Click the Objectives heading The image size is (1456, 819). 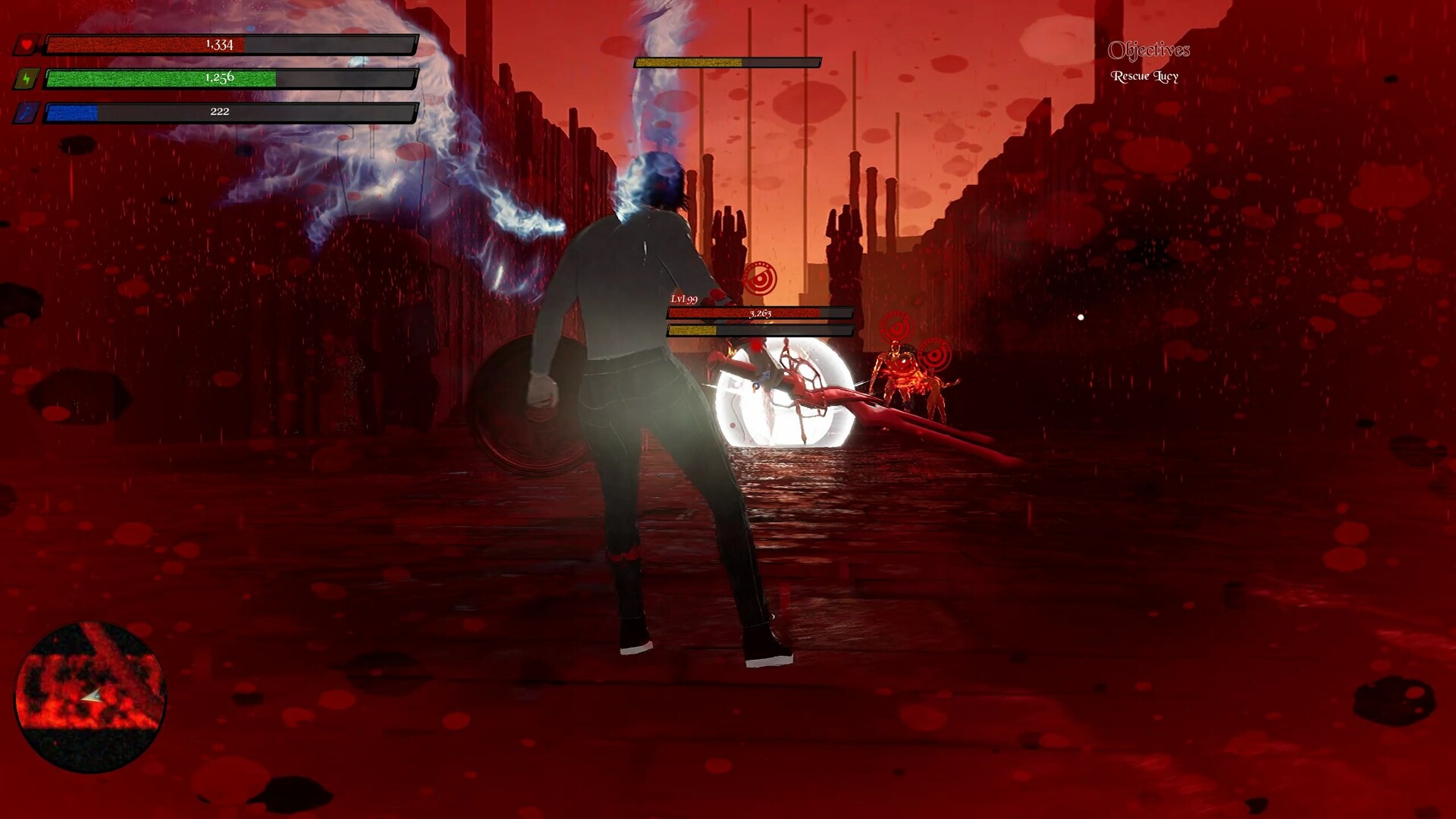(1150, 52)
